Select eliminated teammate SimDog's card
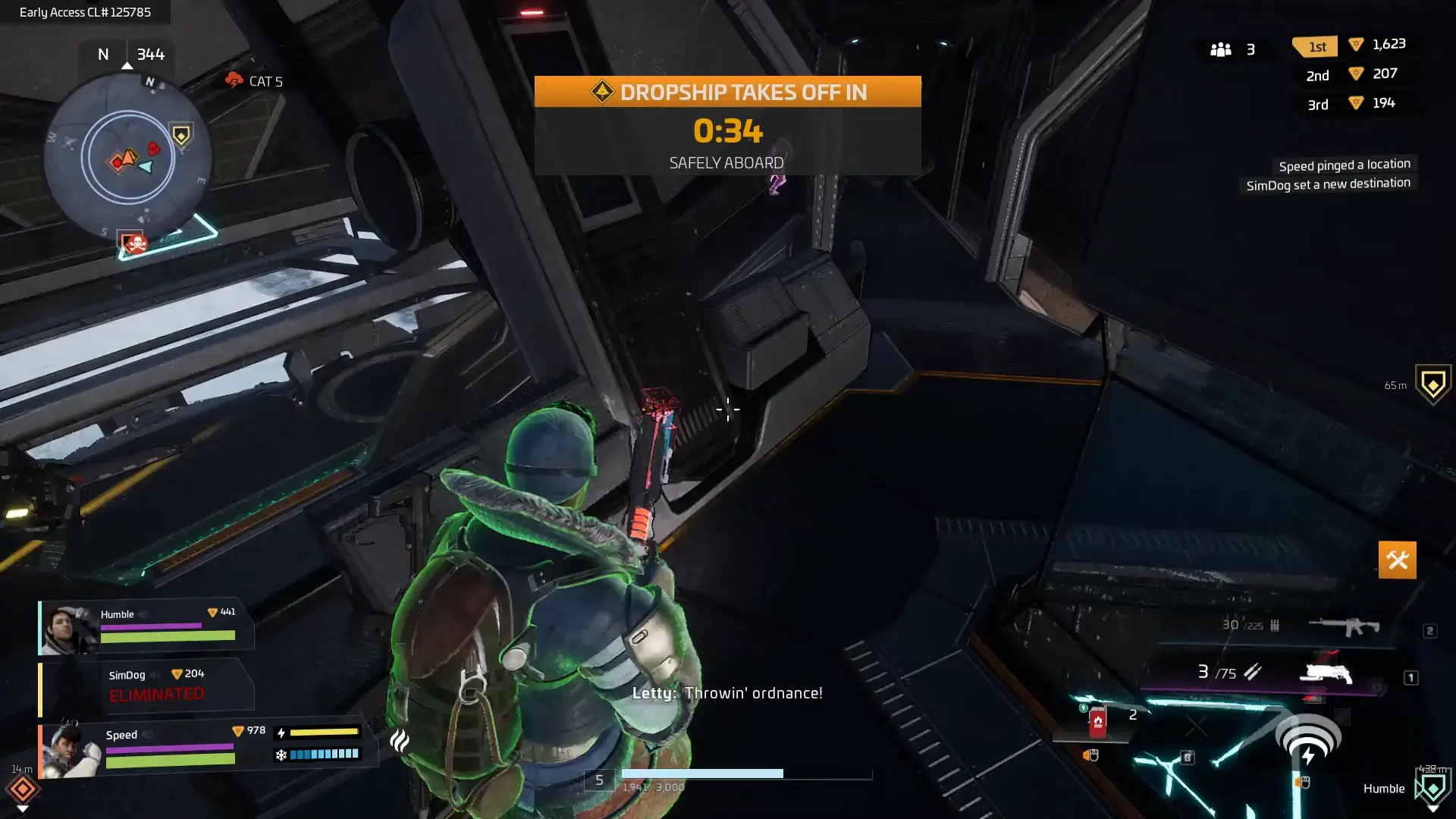This screenshot has height=819, width=1456. click(146, 686)
